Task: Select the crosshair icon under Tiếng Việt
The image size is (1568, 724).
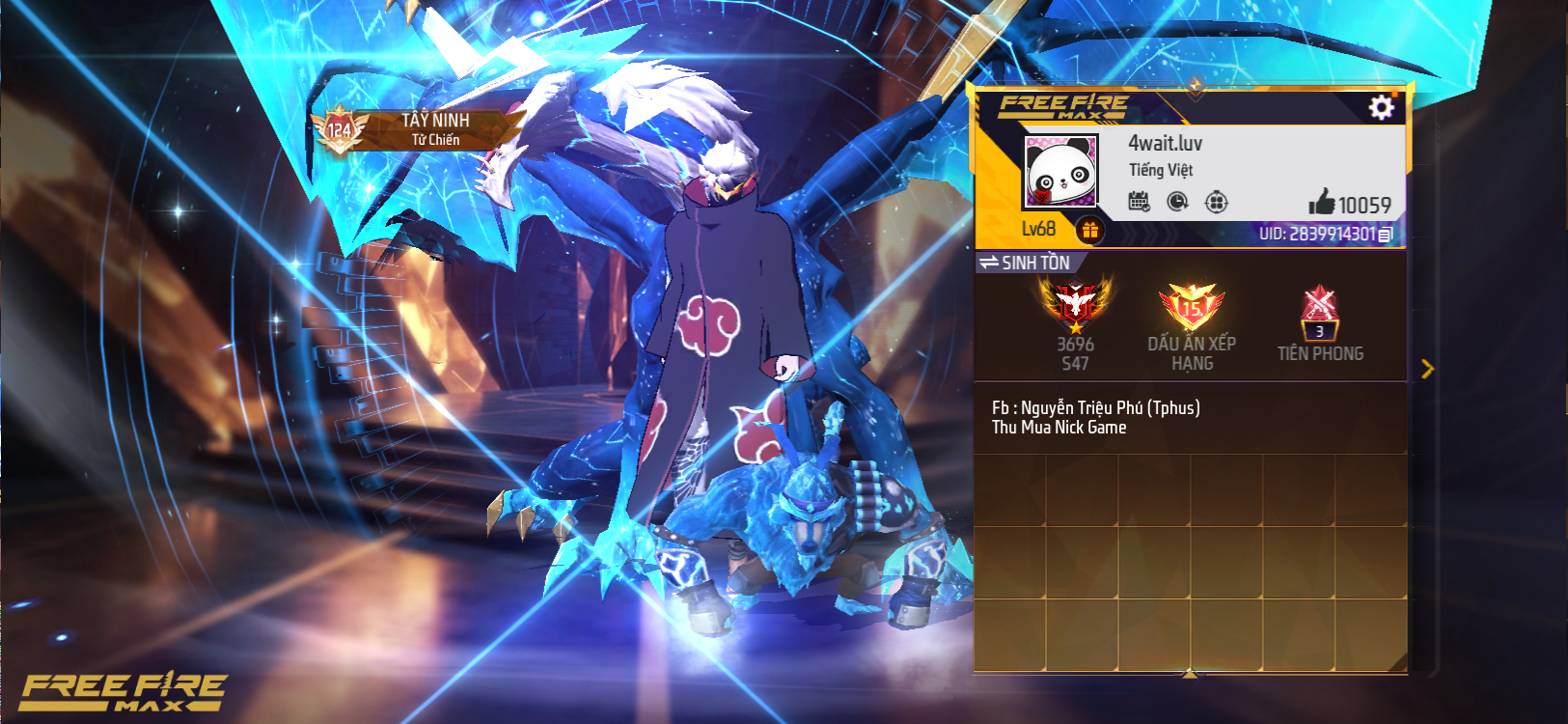Action: coord(1216,202)
